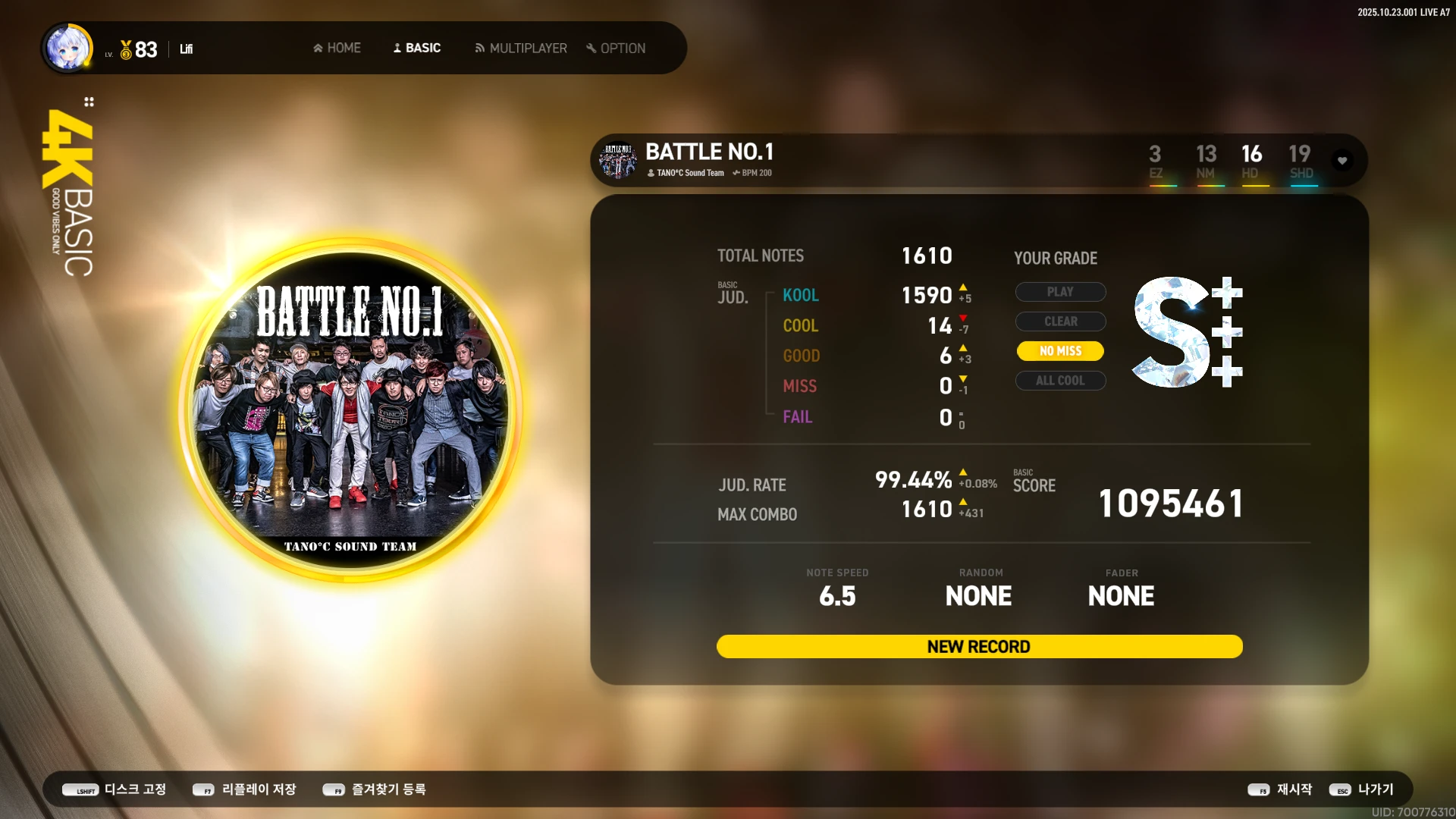Open the HOME menu
1456x819 pixels.
tap(337, 48)
